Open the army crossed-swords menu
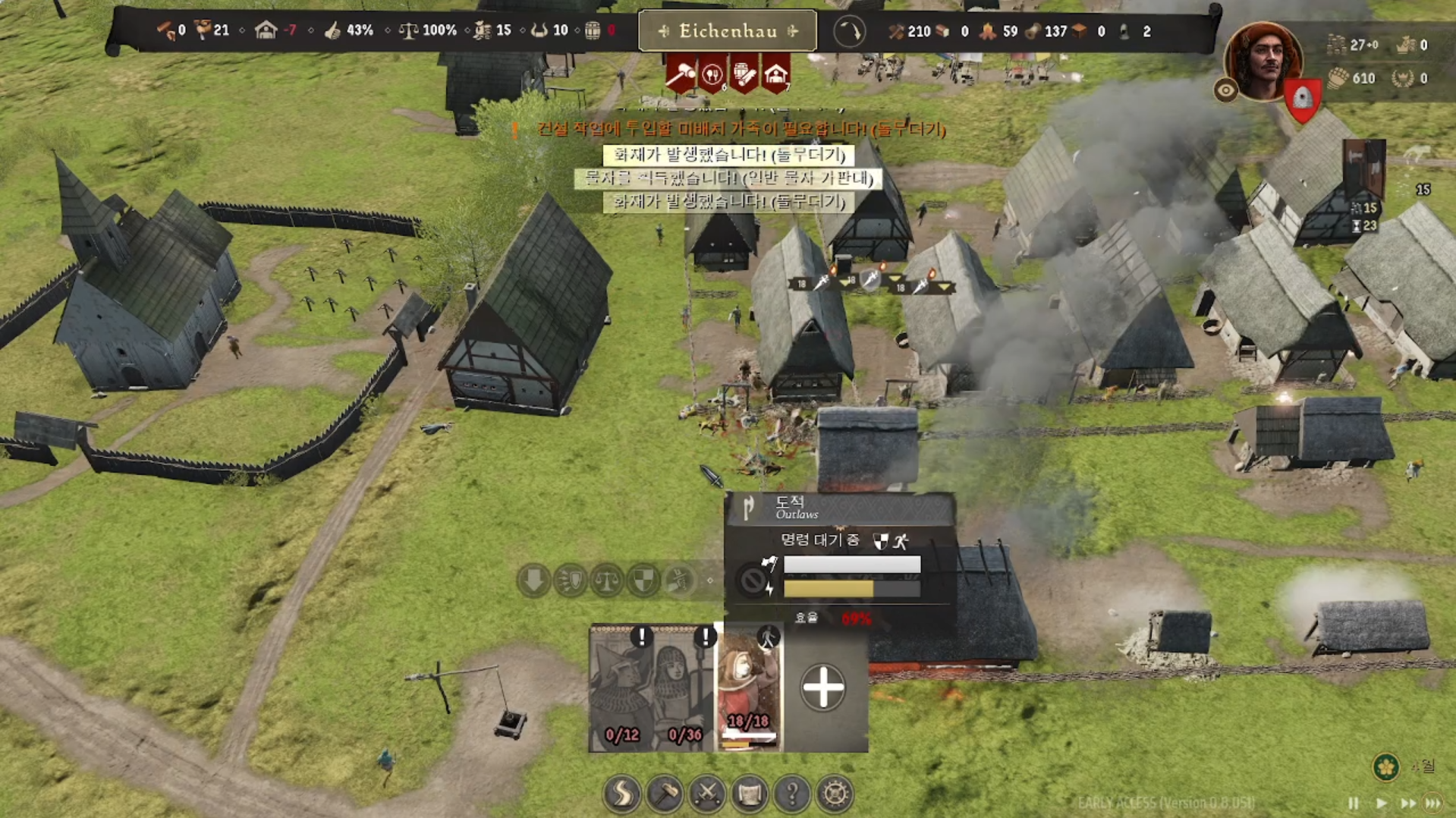Screen dimensions: 1456x818 tap(707, 794)
